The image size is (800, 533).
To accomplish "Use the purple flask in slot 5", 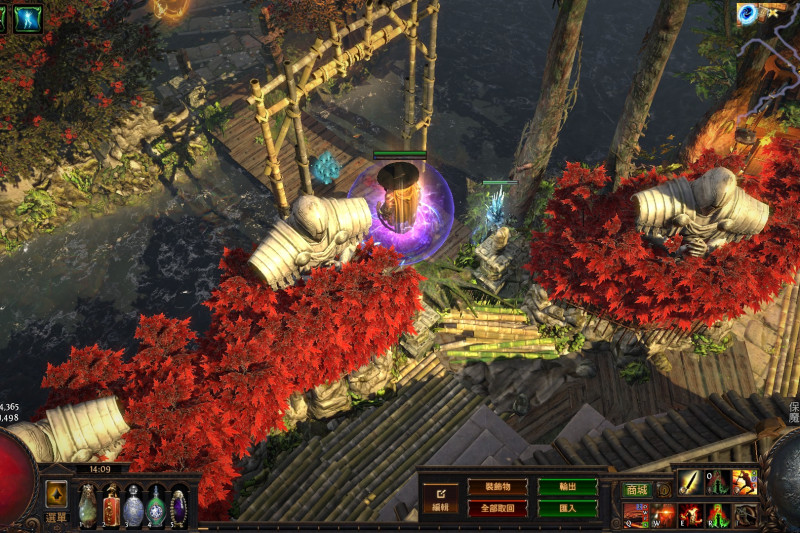I will click(x=179, y=506).
